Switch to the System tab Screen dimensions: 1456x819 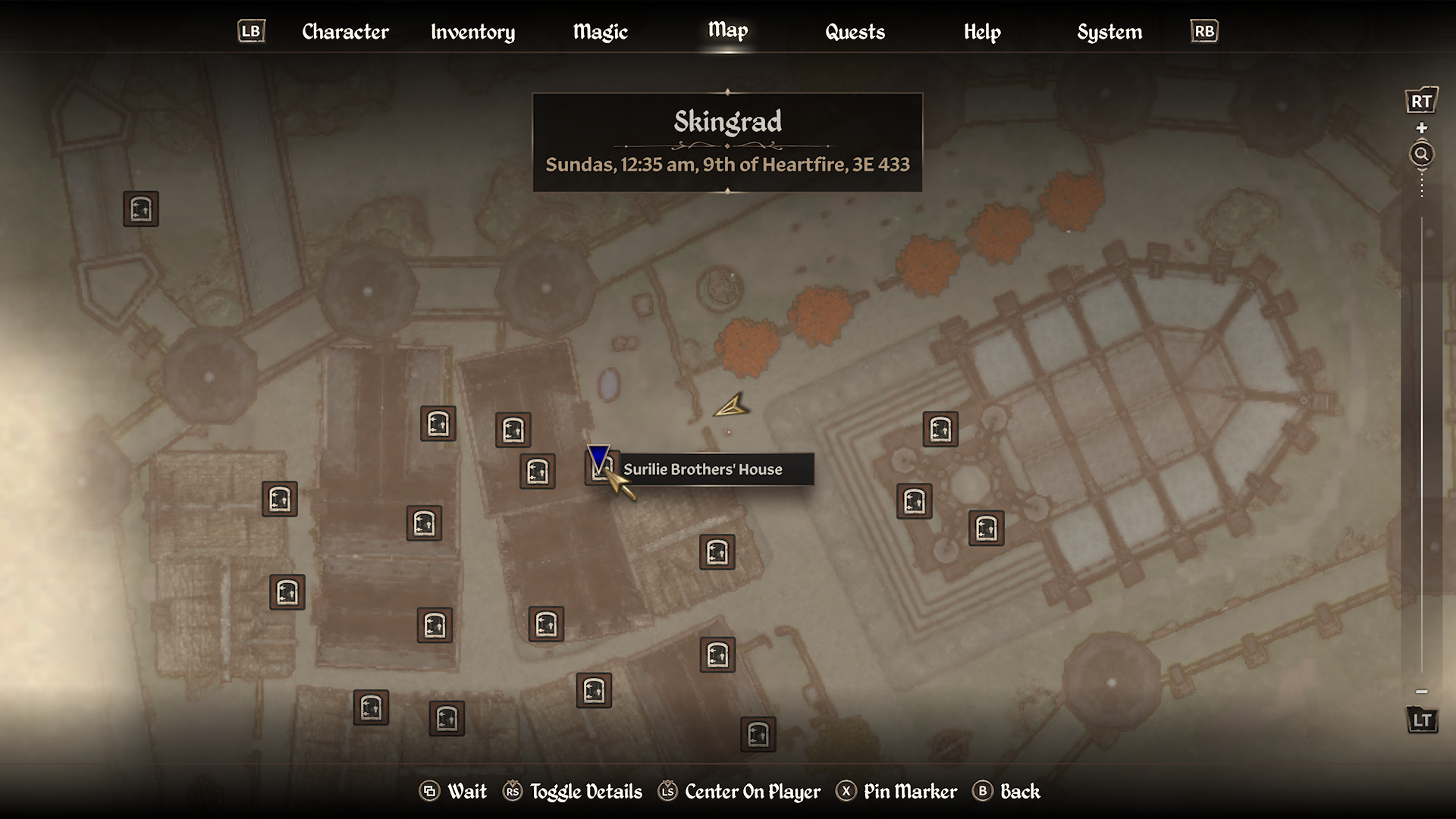click(x=1109, y=32)
